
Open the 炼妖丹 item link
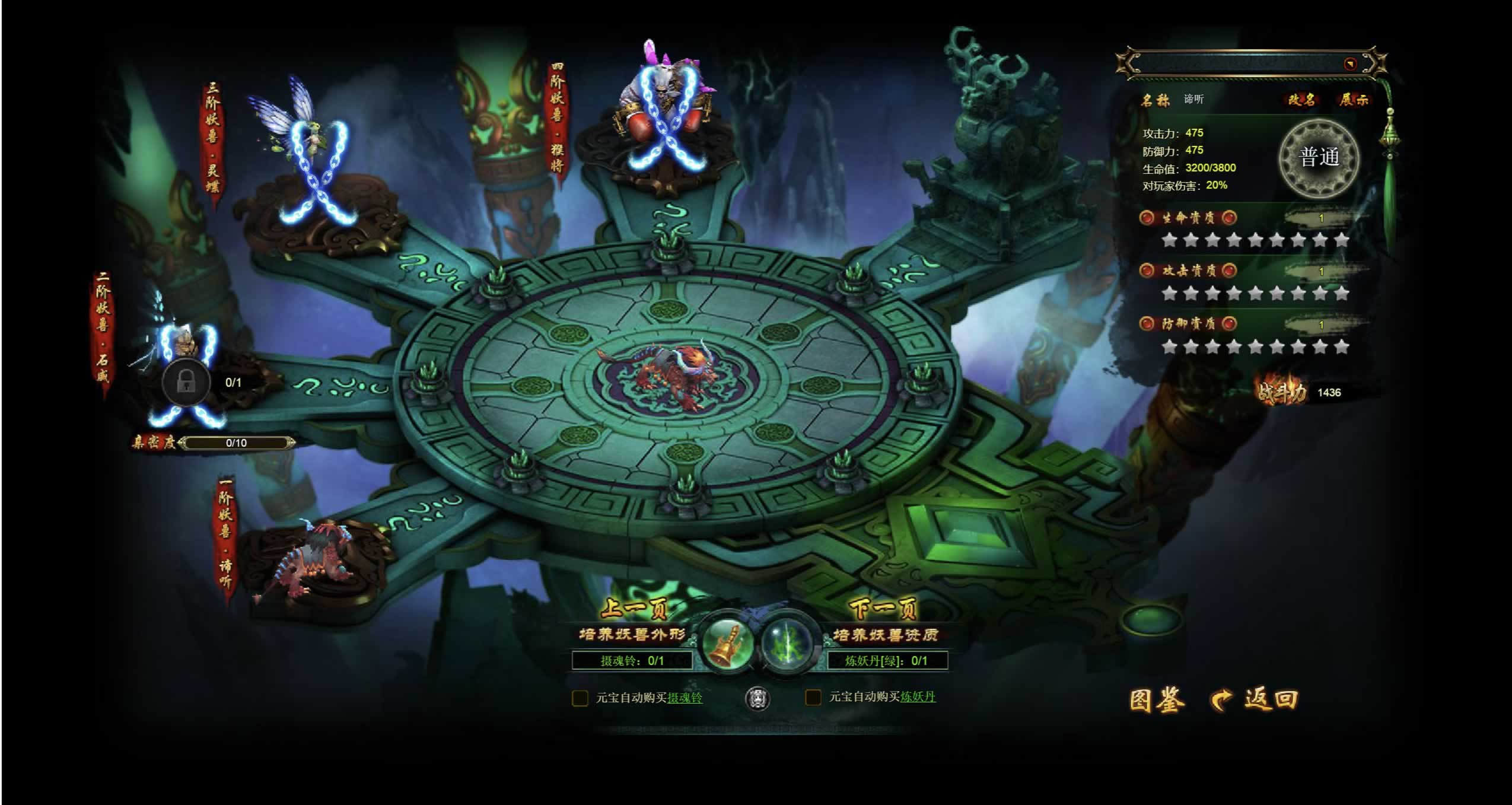[918, 697]
